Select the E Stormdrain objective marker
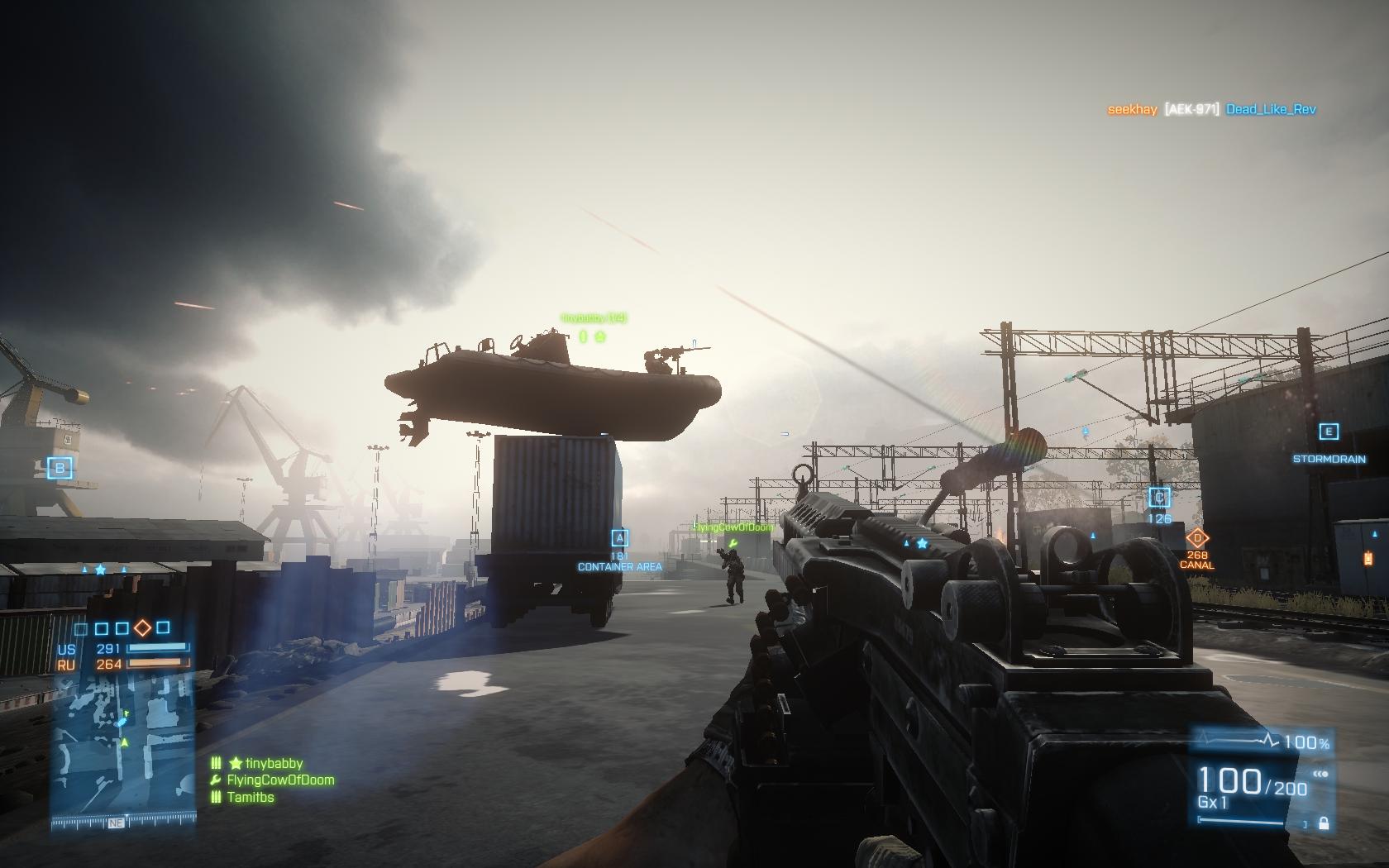 1329,432
